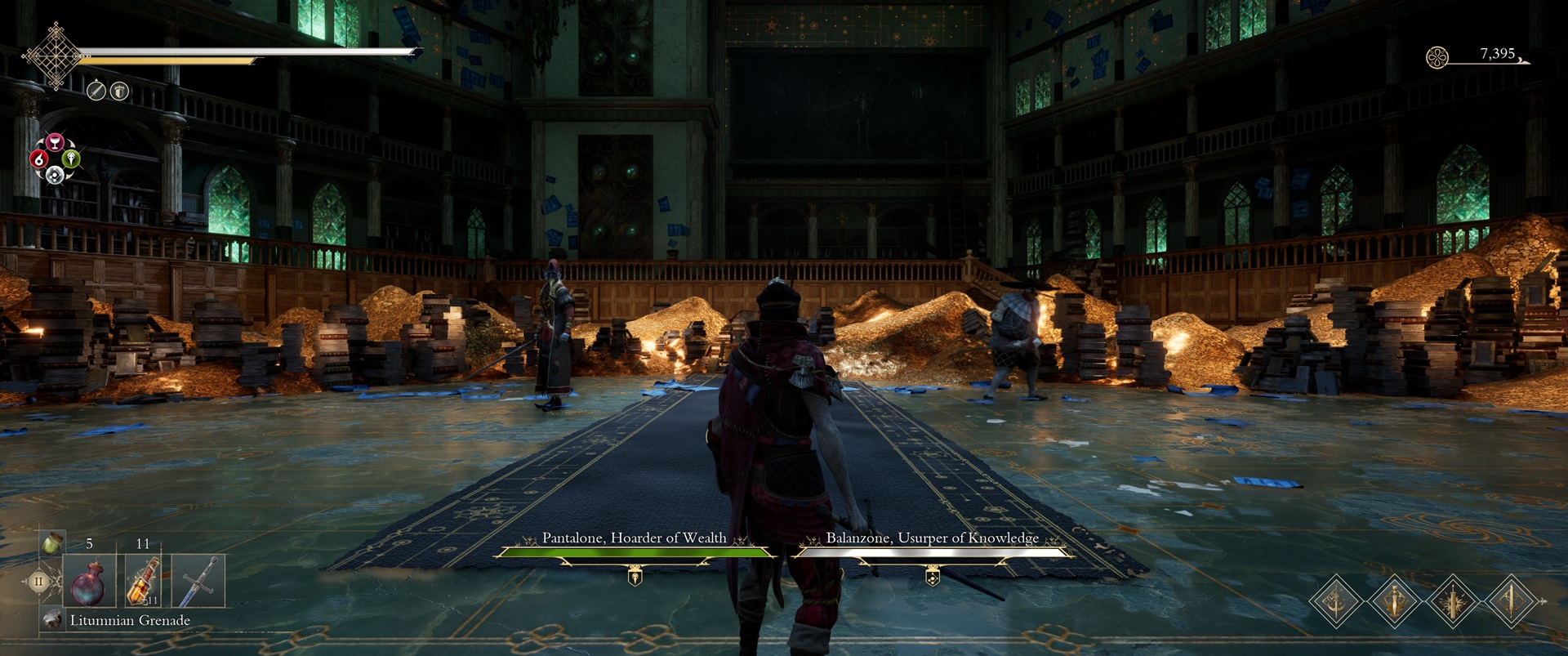Activate the green plague mask ability orb

coord(71,158)
